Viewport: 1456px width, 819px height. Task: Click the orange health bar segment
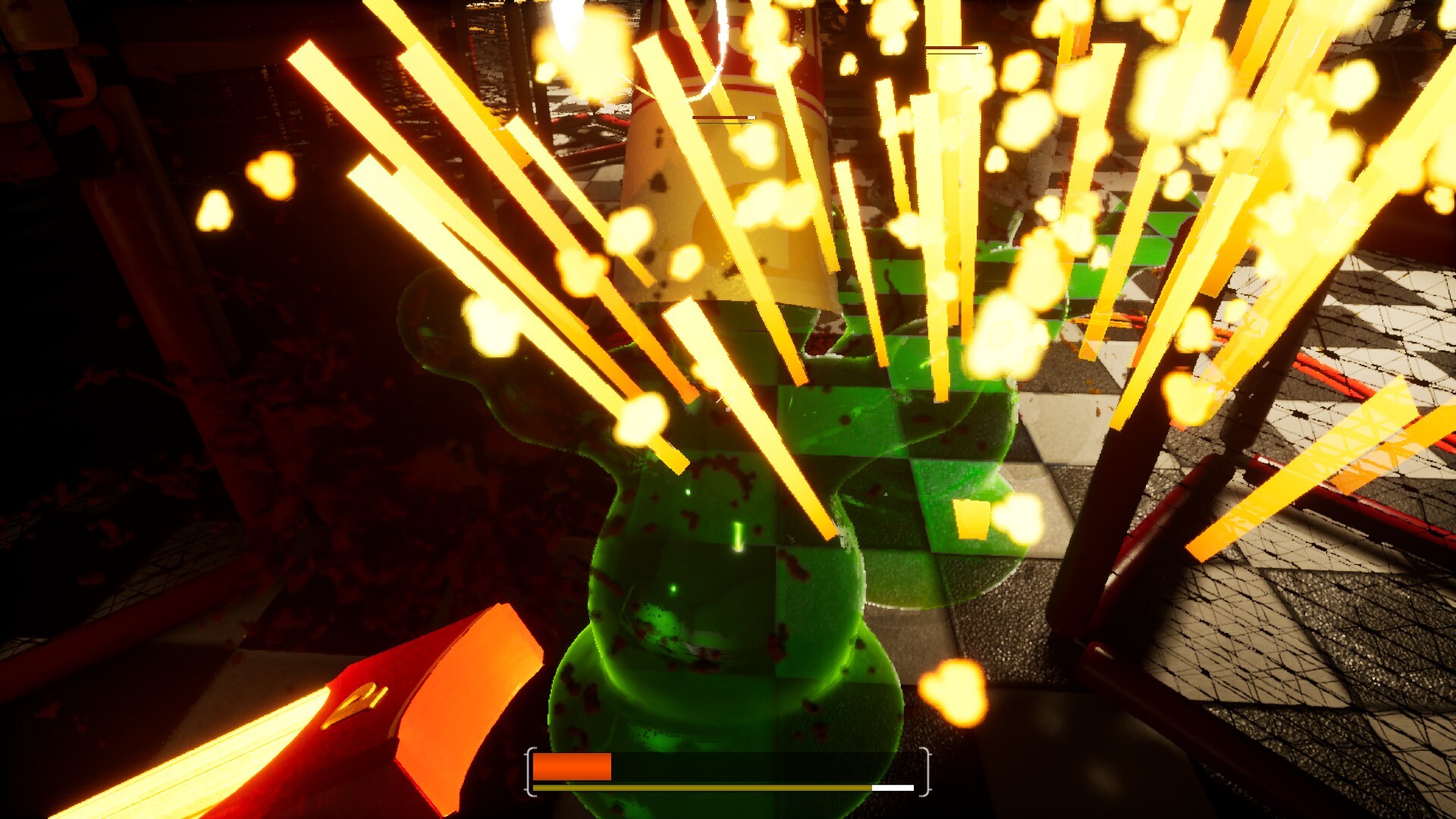(573, 768)
